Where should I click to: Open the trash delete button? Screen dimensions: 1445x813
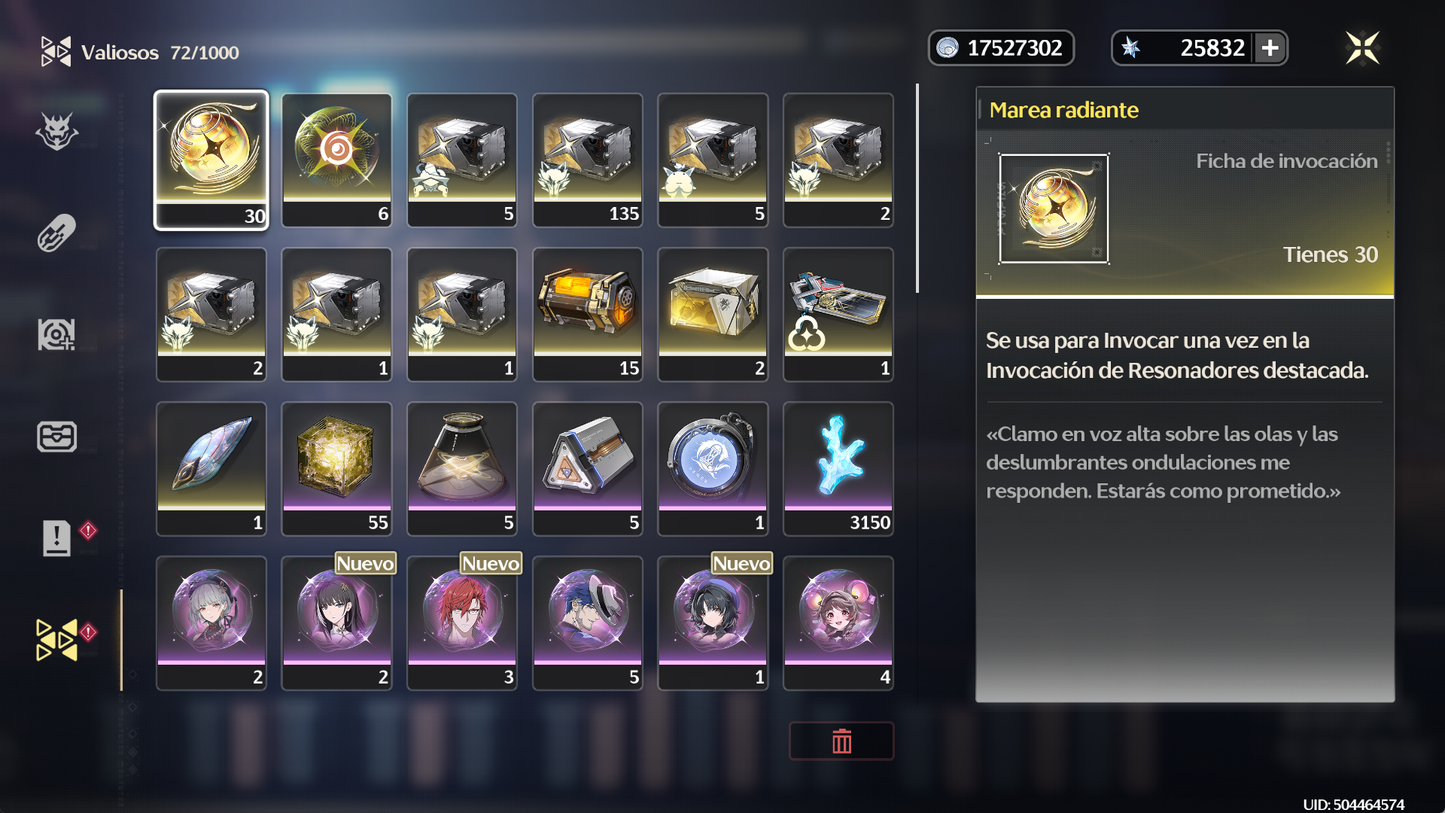841,741
